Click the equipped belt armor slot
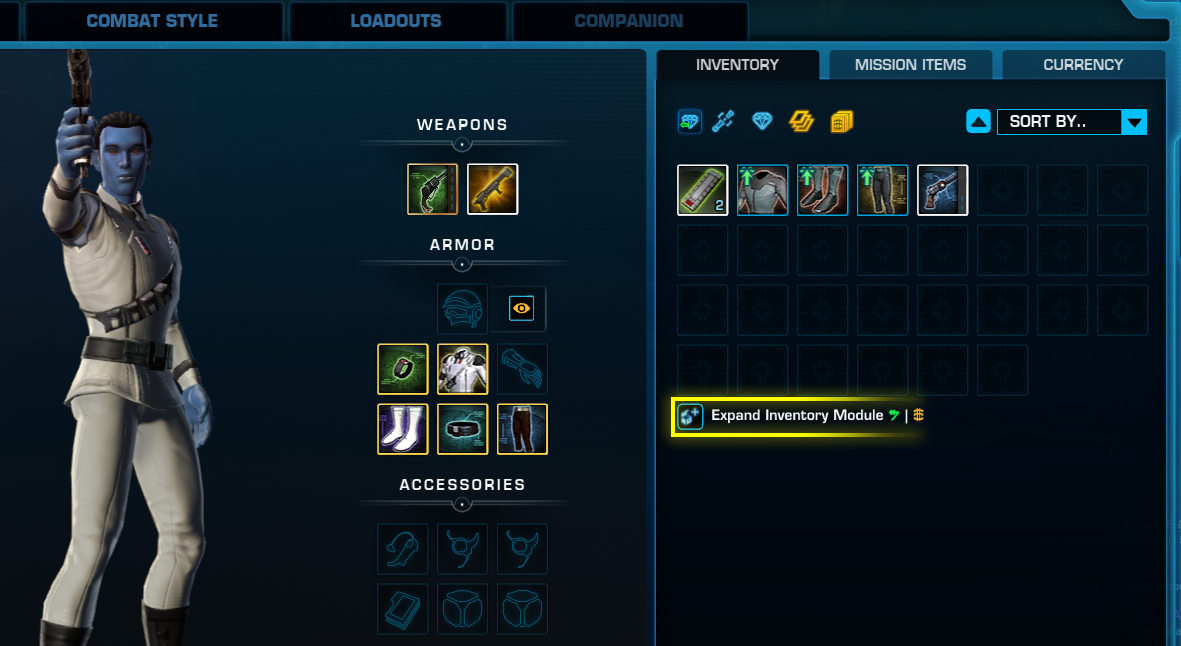The image size is (1181, 646). (x=462, y=429)
